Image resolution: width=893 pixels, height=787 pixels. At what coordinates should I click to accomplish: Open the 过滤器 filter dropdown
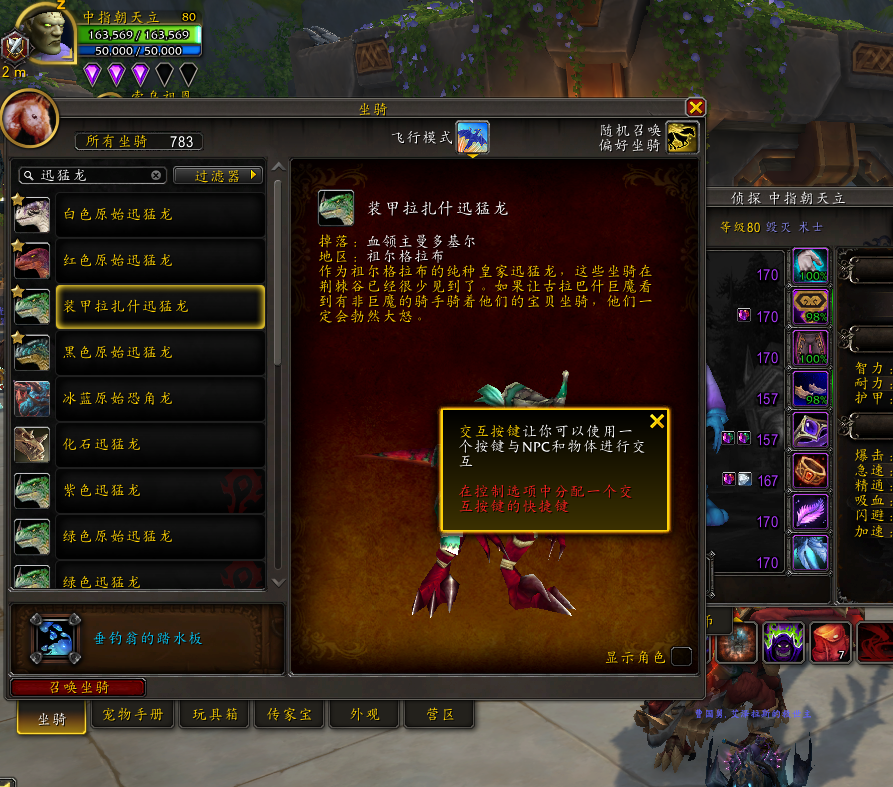tap(218, 175)
